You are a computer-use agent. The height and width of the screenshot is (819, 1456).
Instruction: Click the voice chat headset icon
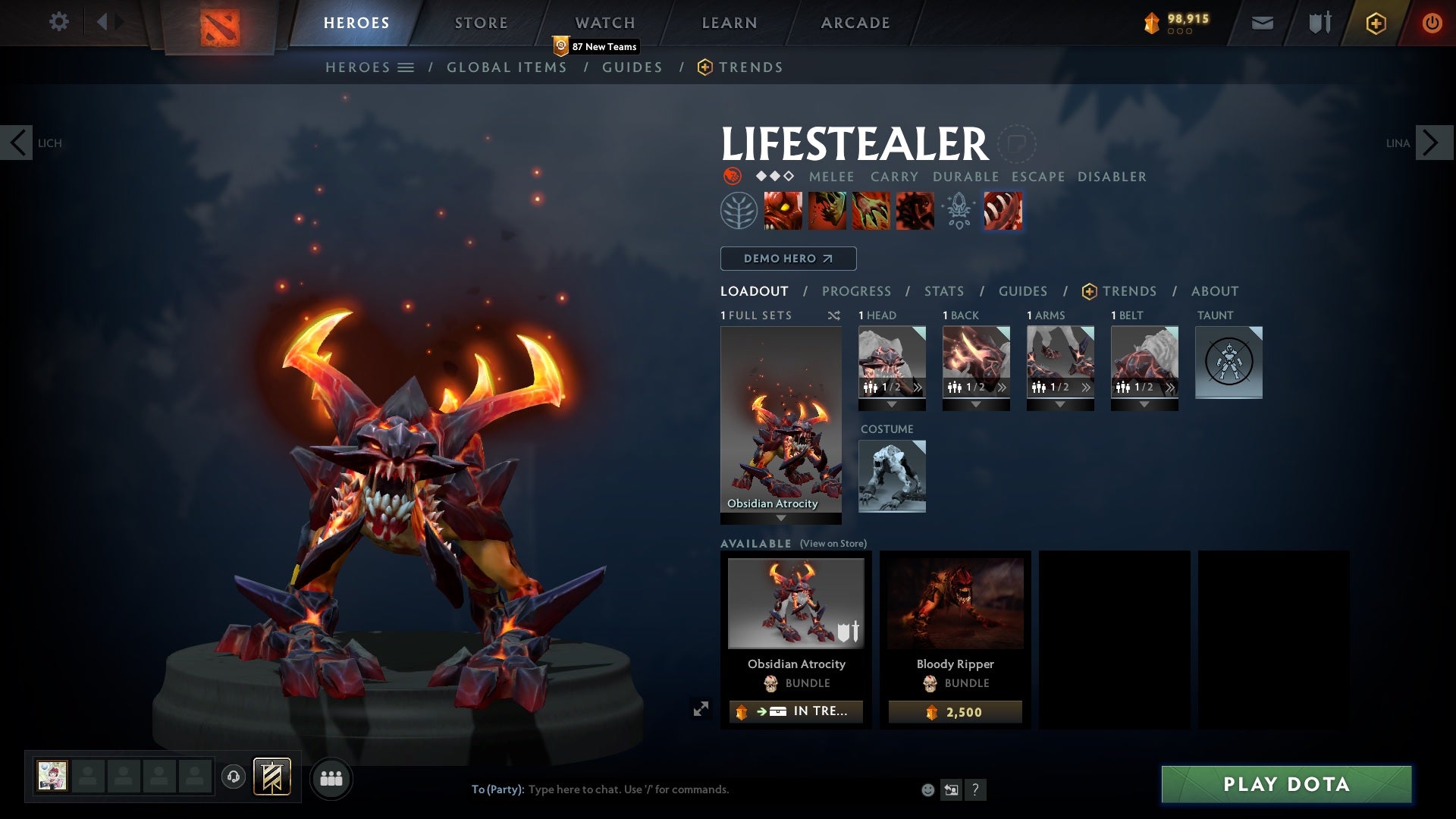233,778
